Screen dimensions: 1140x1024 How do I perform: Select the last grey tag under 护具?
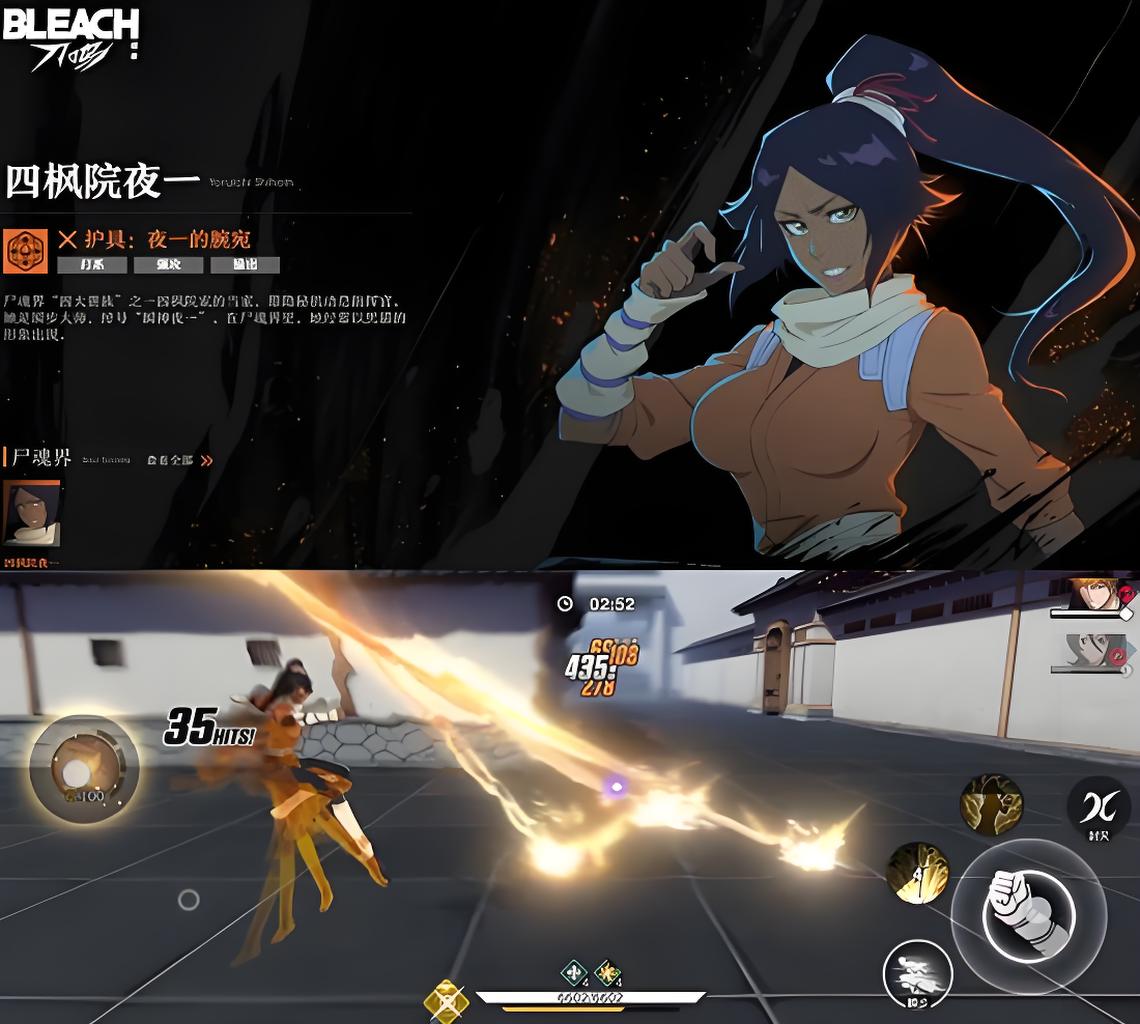(x=244, y=265)
